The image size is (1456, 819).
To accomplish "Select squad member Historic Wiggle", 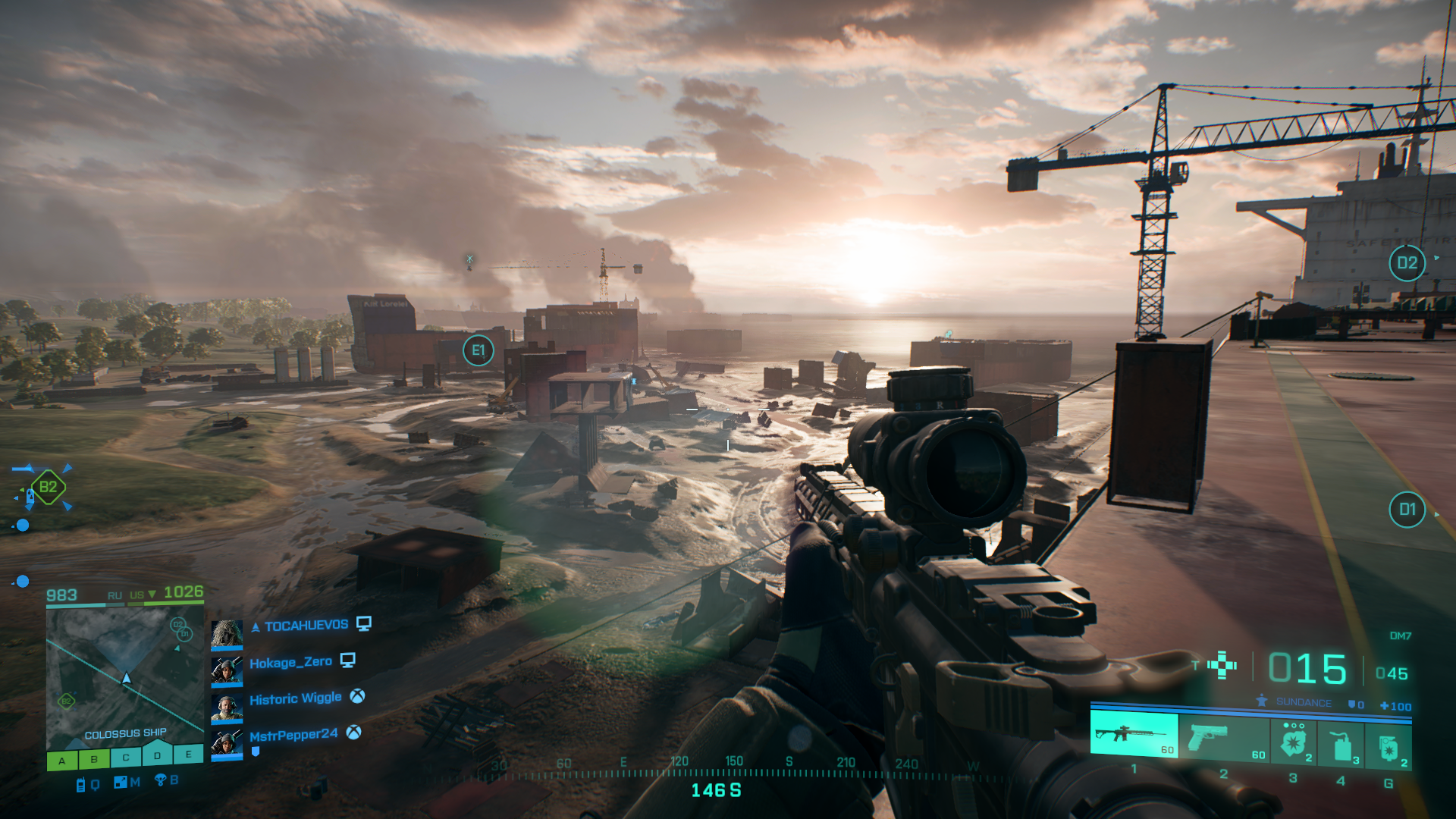I will [x=295, y=698].
